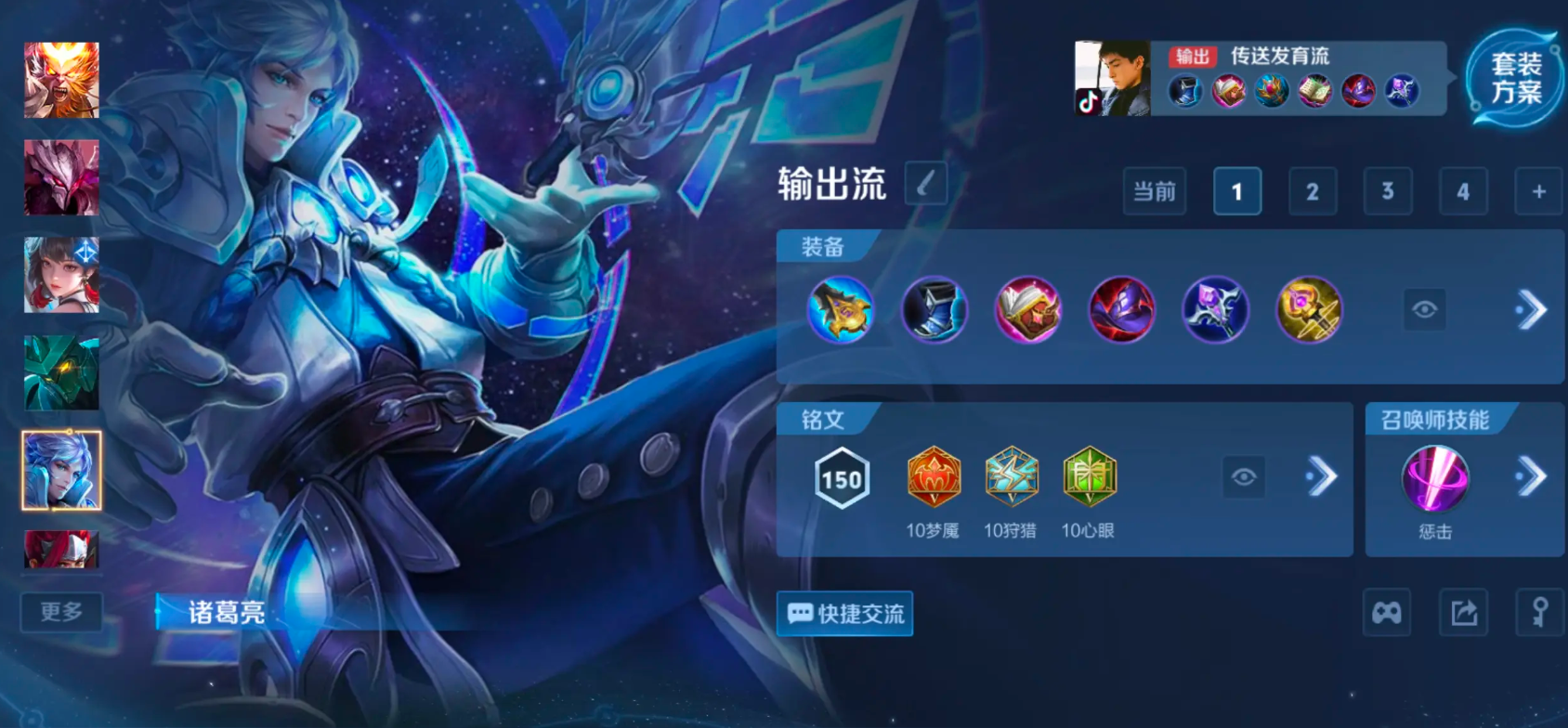Click the gold staff item last in equipment row

point(1309,310)
